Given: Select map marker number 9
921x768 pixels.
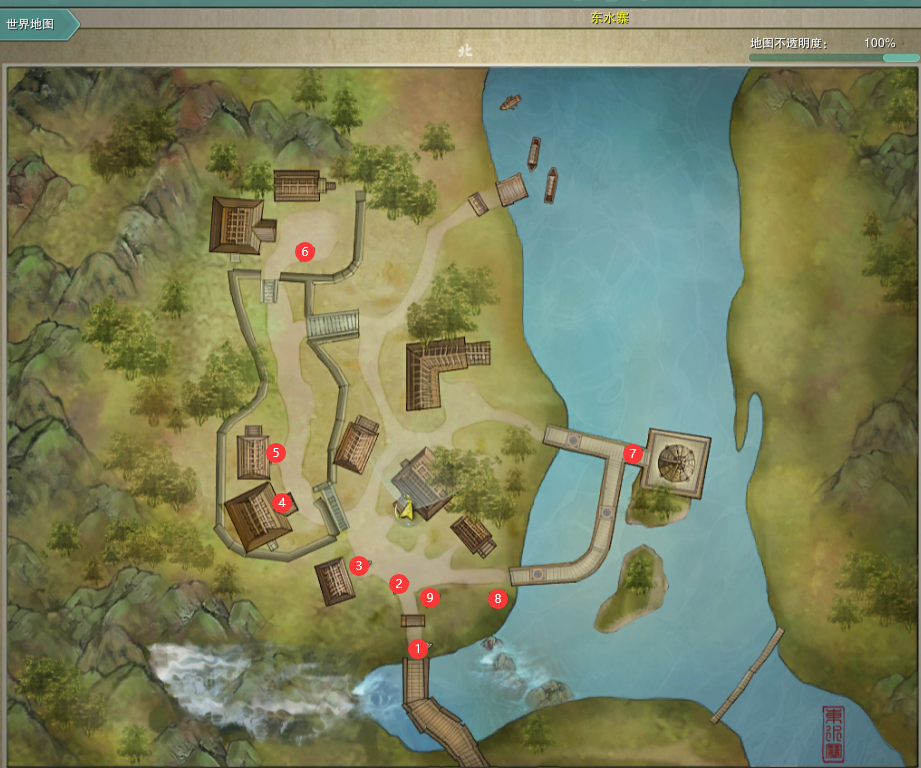Looking at the screenshot, I should coord(430,598).
